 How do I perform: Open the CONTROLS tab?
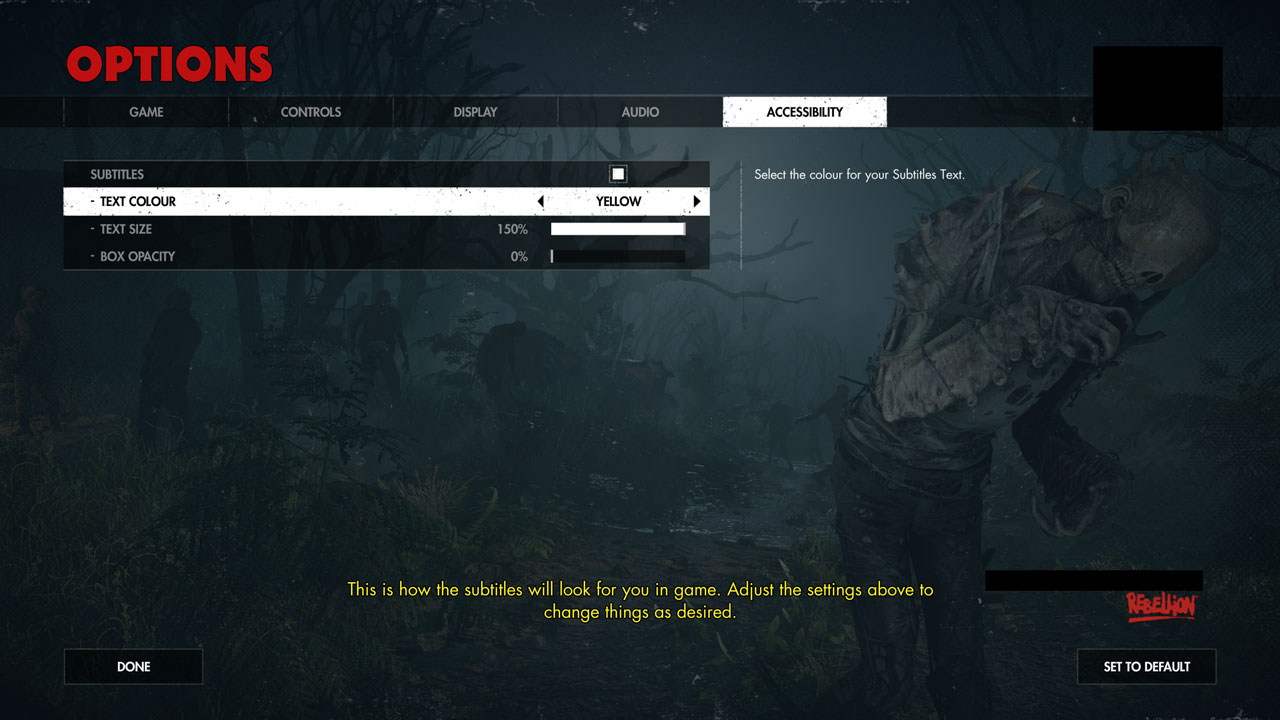pyautogui.click(x=310, y=112)
